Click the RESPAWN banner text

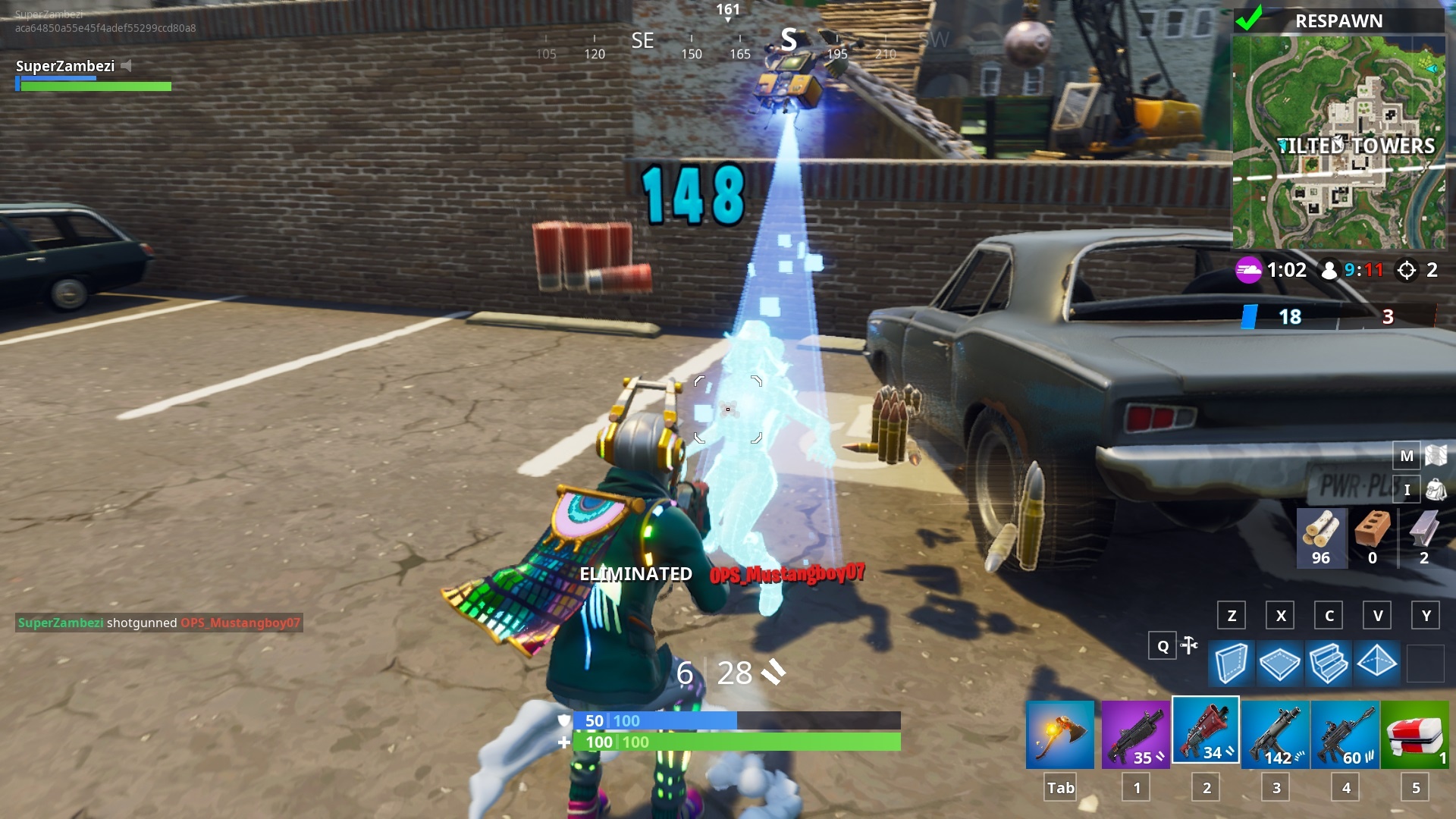[x=1339, y=20]
